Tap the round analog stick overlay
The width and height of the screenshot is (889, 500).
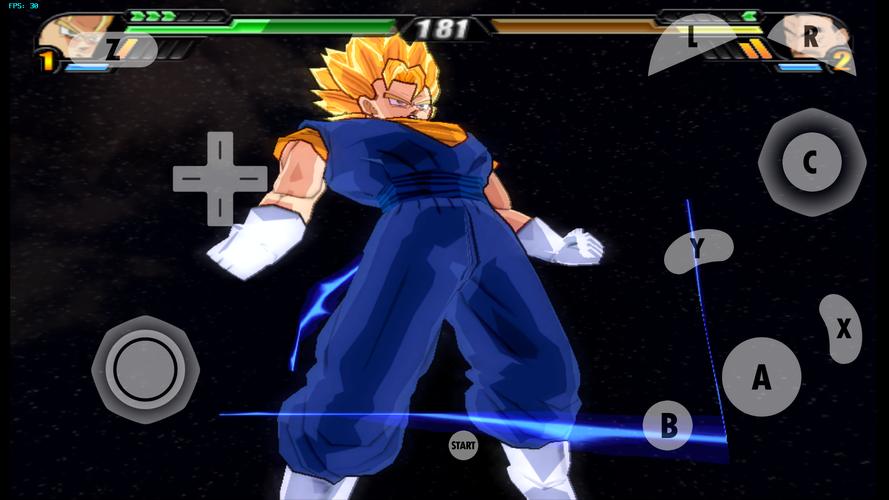[x=145, y=369]
